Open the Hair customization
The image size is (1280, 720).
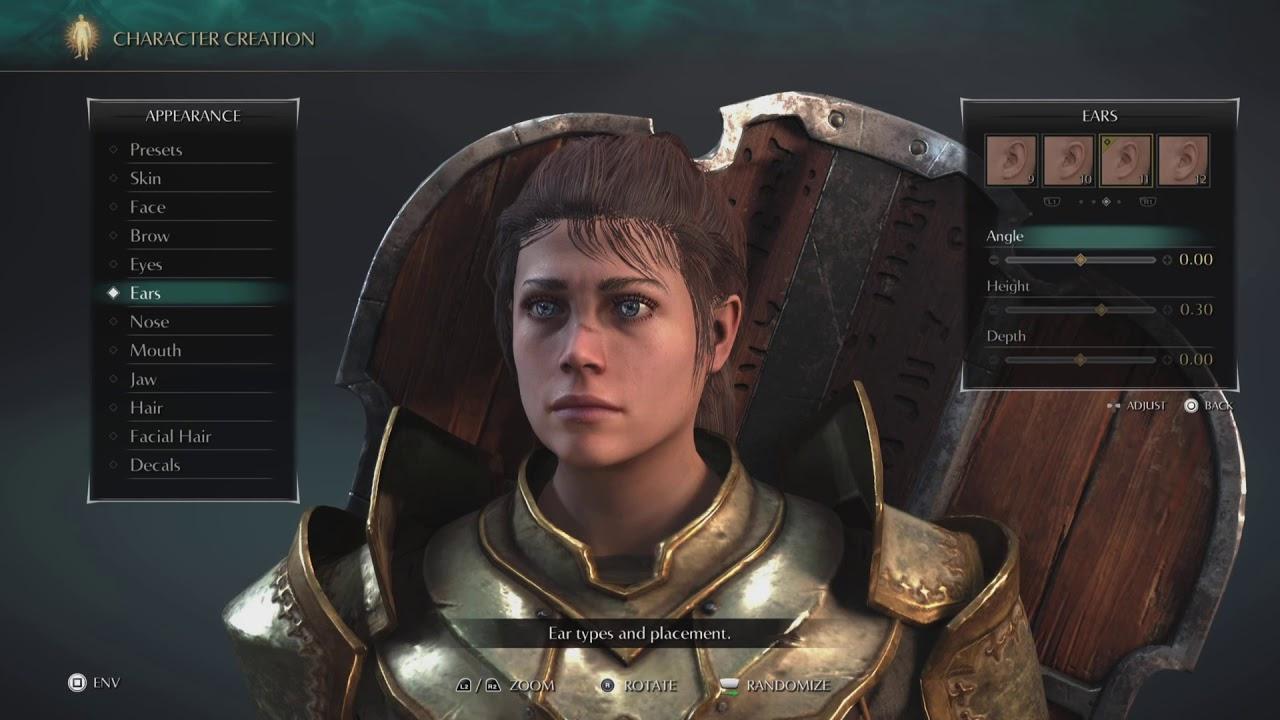point(146,408)
